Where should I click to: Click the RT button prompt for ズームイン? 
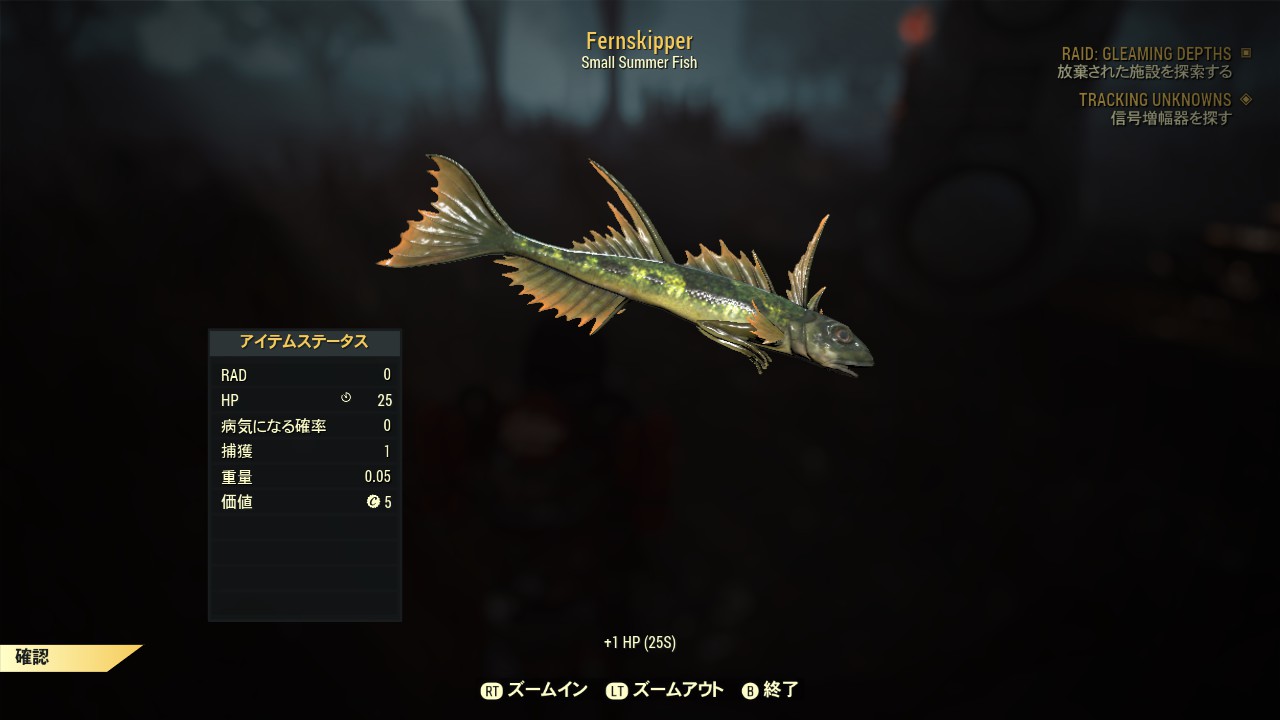(x=491, y=689)
